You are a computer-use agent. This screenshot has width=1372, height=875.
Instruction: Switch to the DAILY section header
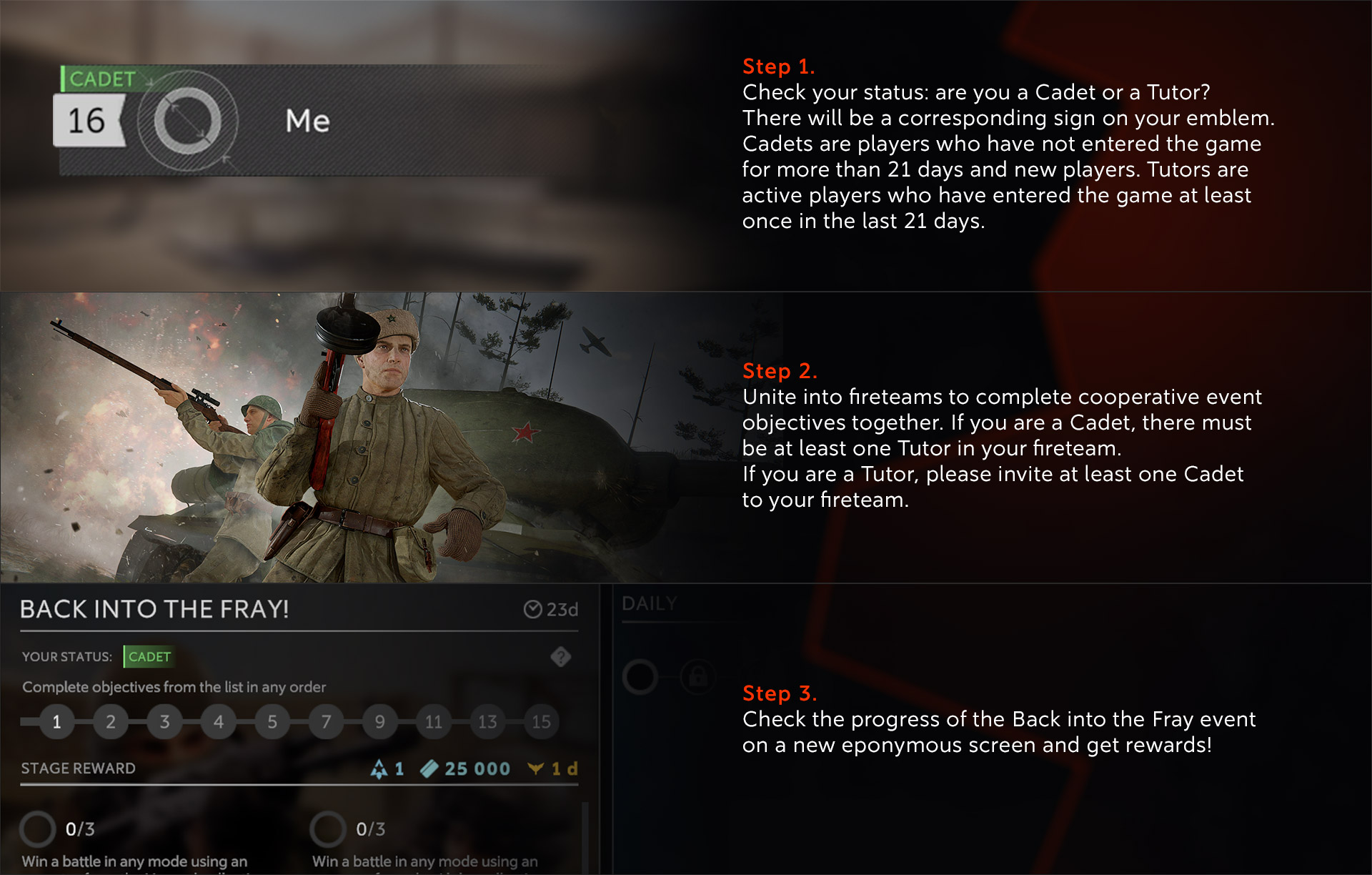(649, 604)
